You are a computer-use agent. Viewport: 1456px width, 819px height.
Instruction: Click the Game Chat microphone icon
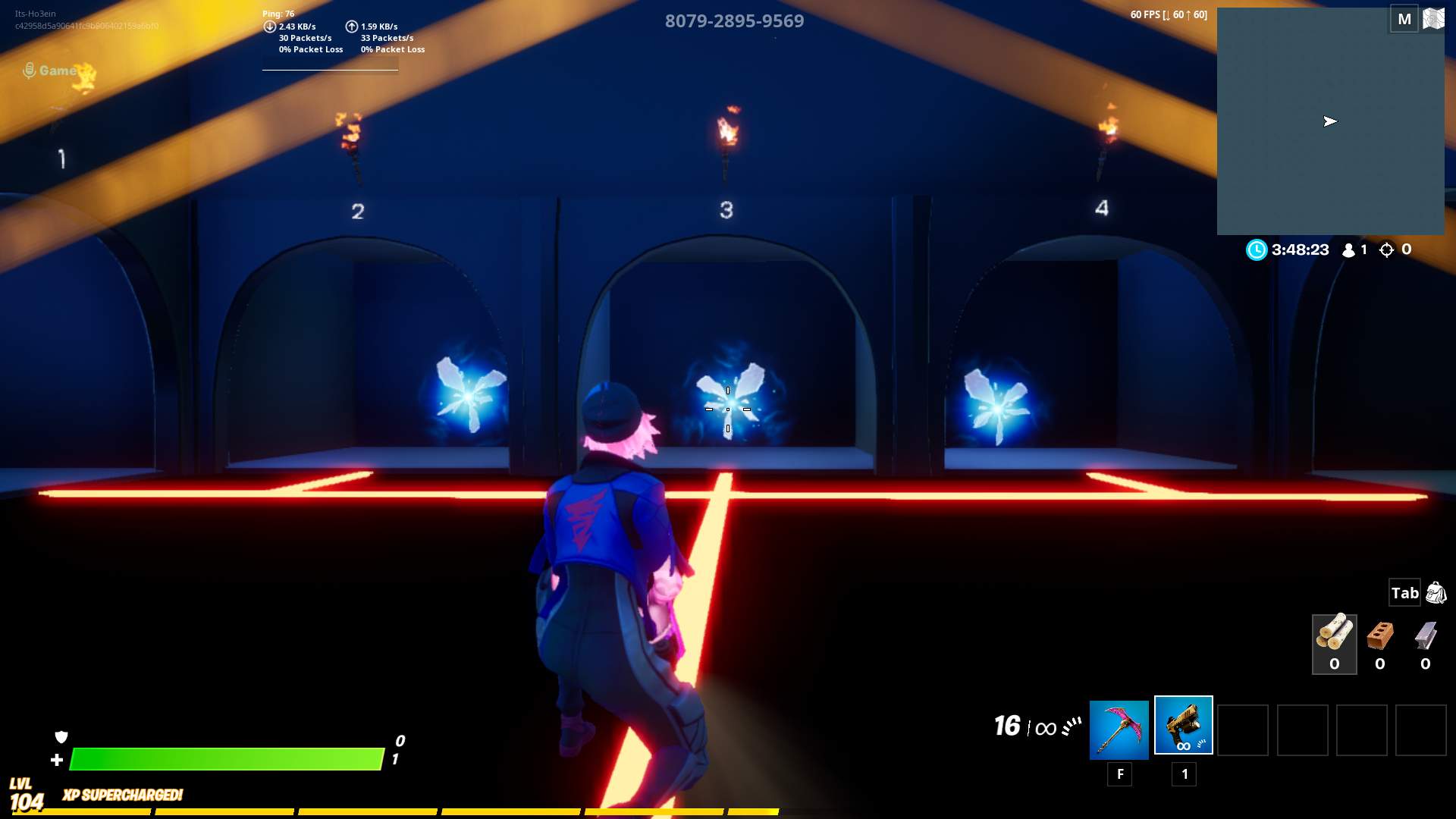[x=30, y=68]
